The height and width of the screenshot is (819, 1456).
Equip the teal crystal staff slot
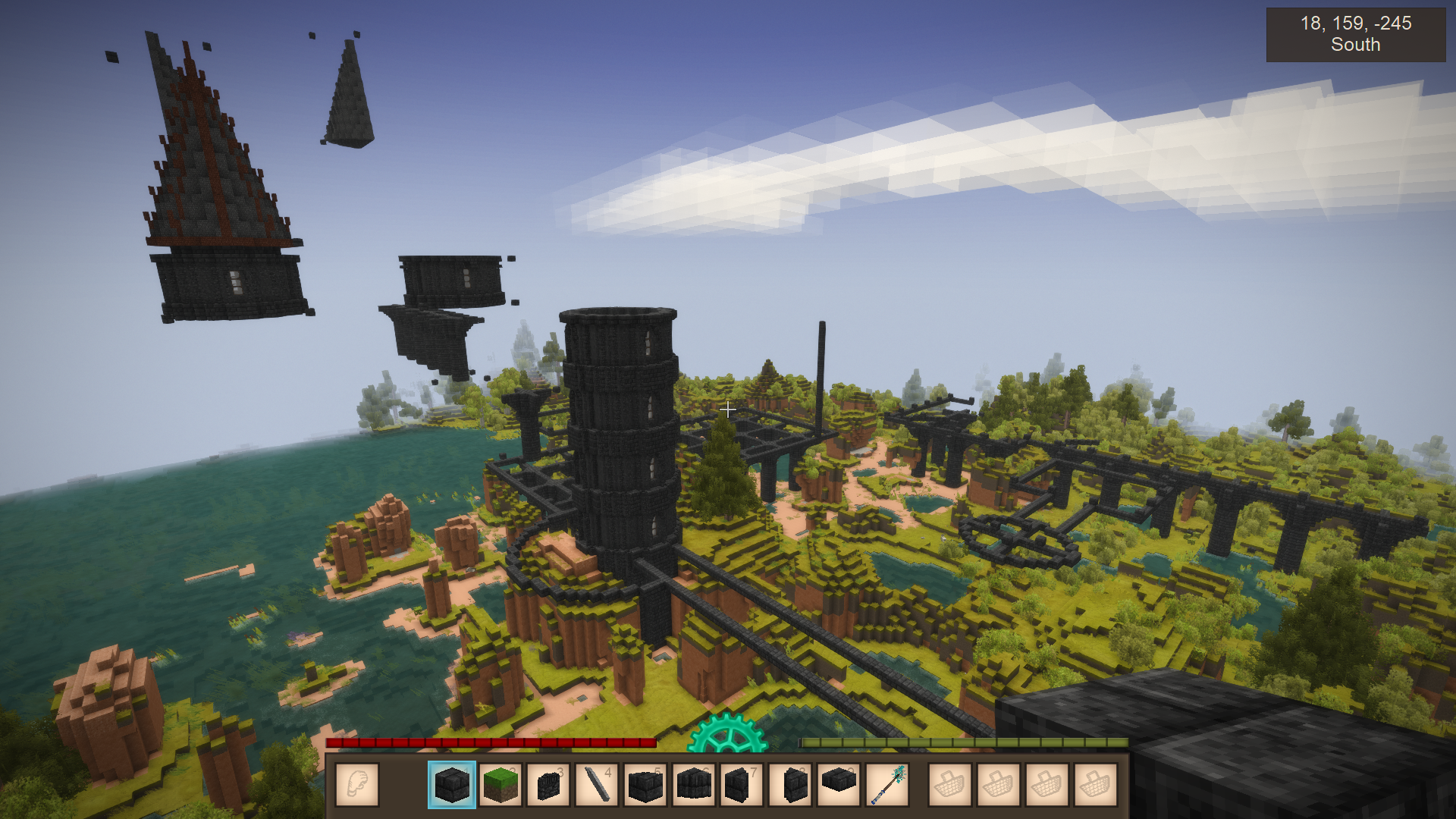887,784
